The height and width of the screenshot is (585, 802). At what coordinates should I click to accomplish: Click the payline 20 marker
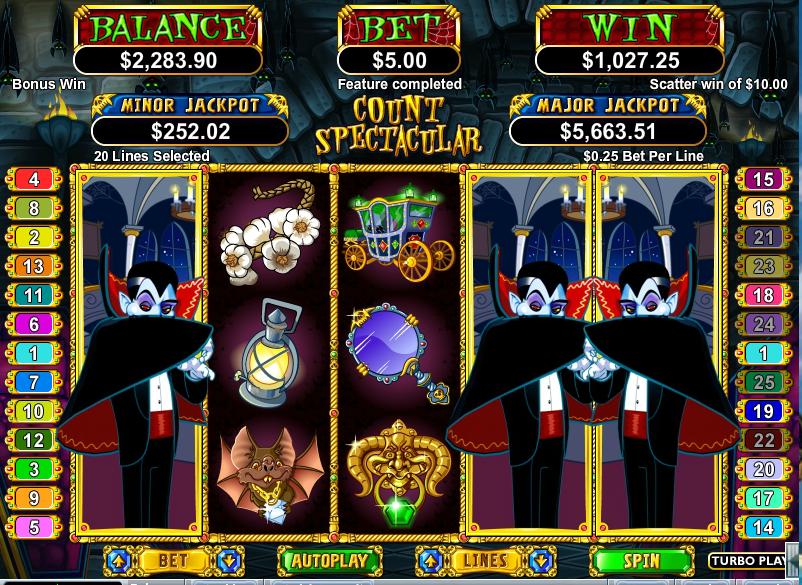pyautogui.click(x=763, y=469)
